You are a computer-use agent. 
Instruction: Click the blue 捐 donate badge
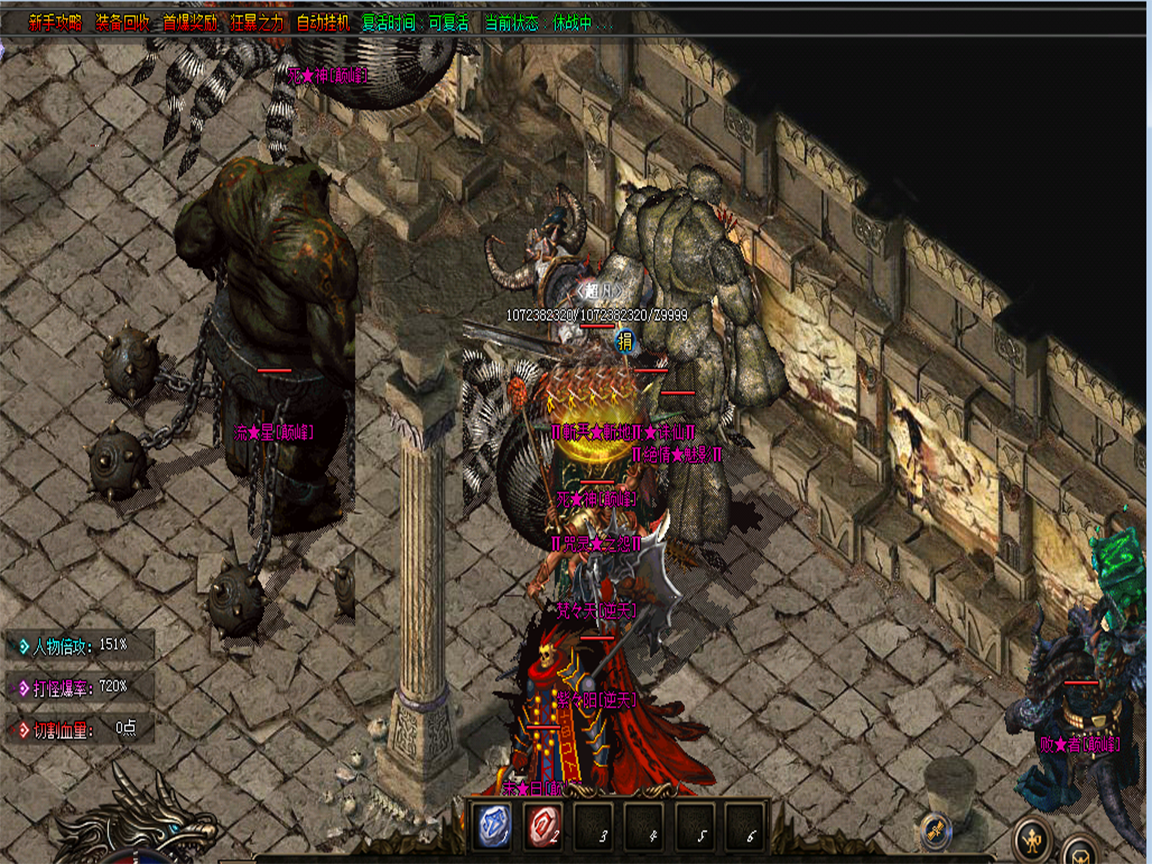pos(626,341)
